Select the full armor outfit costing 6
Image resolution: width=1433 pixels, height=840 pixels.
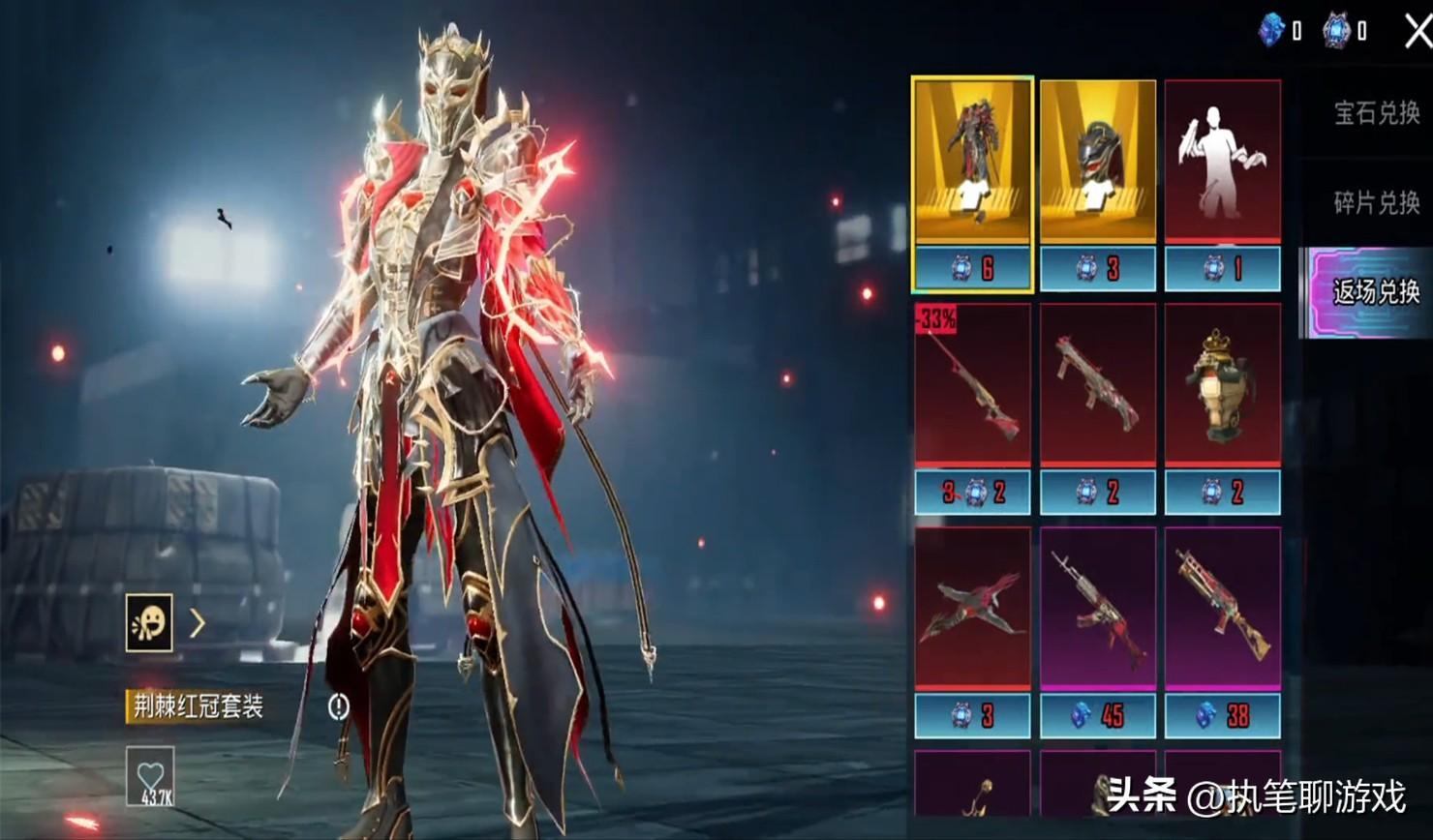click(x=972, y=163)
